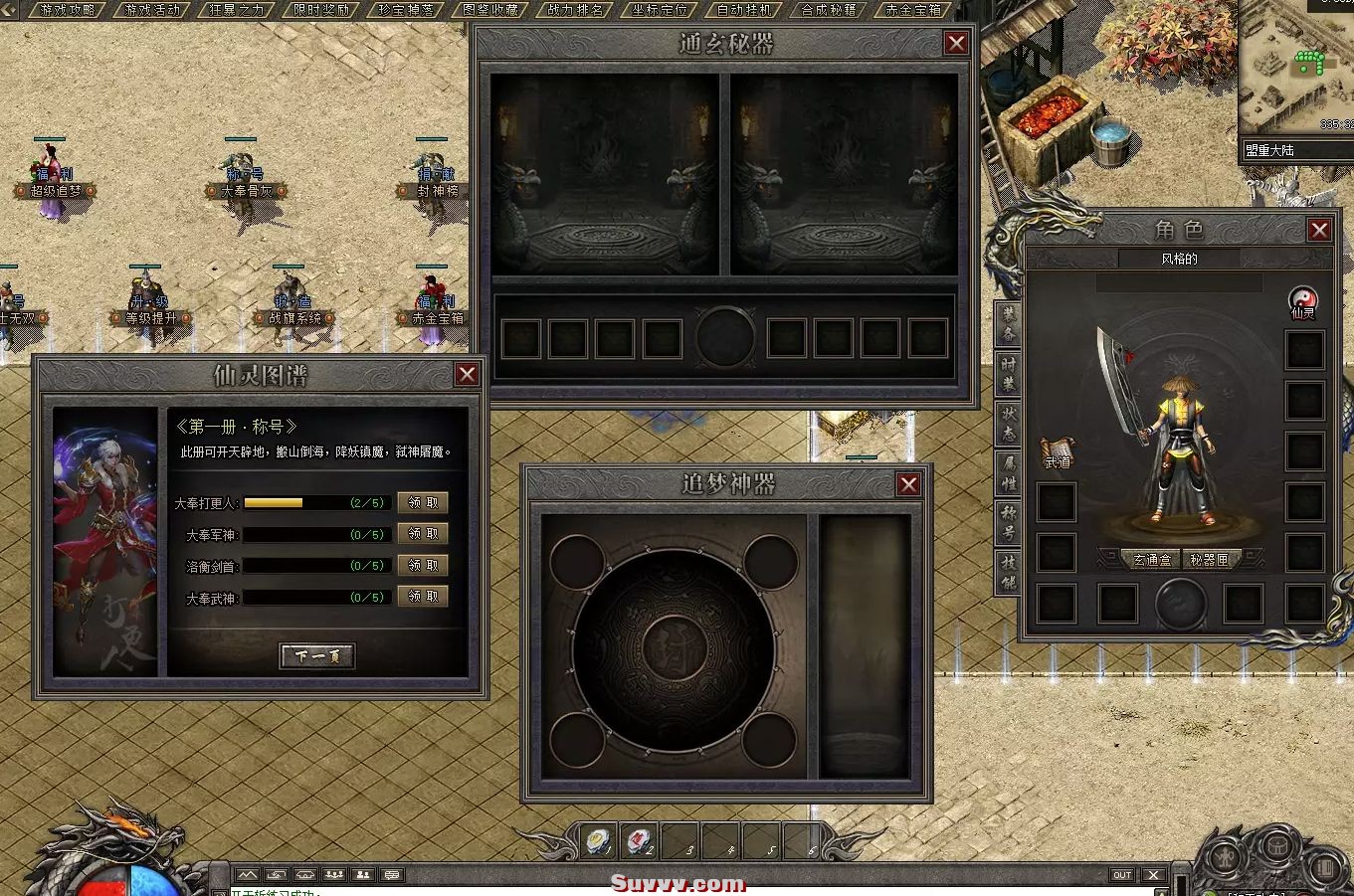Click the 仙灵 yin-yang icon
The image size is (1354, 896).
1303,298
